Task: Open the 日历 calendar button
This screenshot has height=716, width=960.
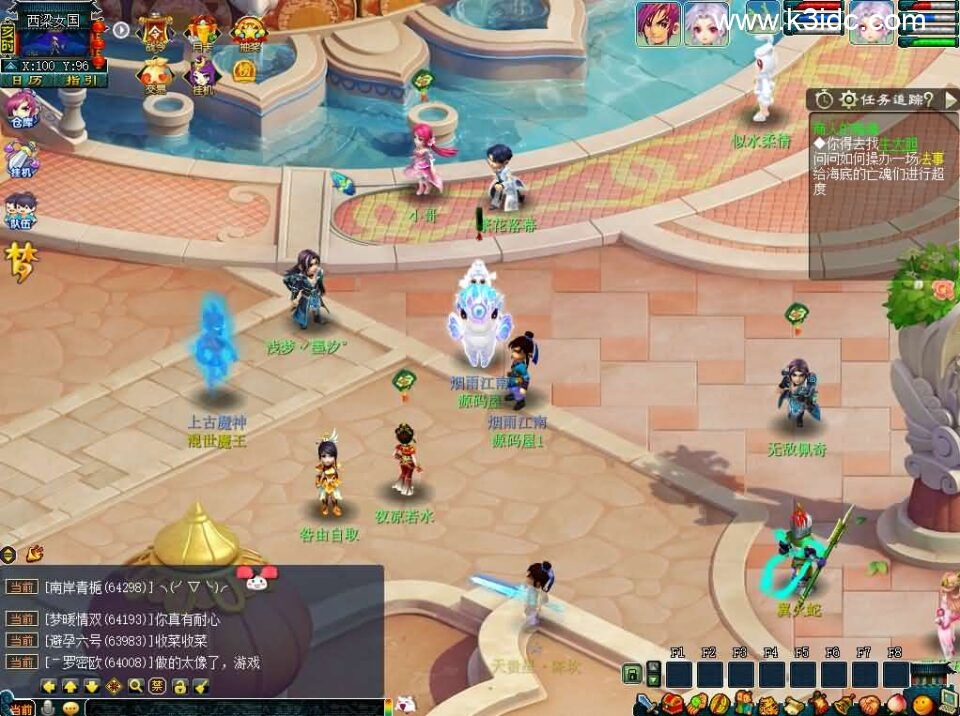Action: pos(27,80)
